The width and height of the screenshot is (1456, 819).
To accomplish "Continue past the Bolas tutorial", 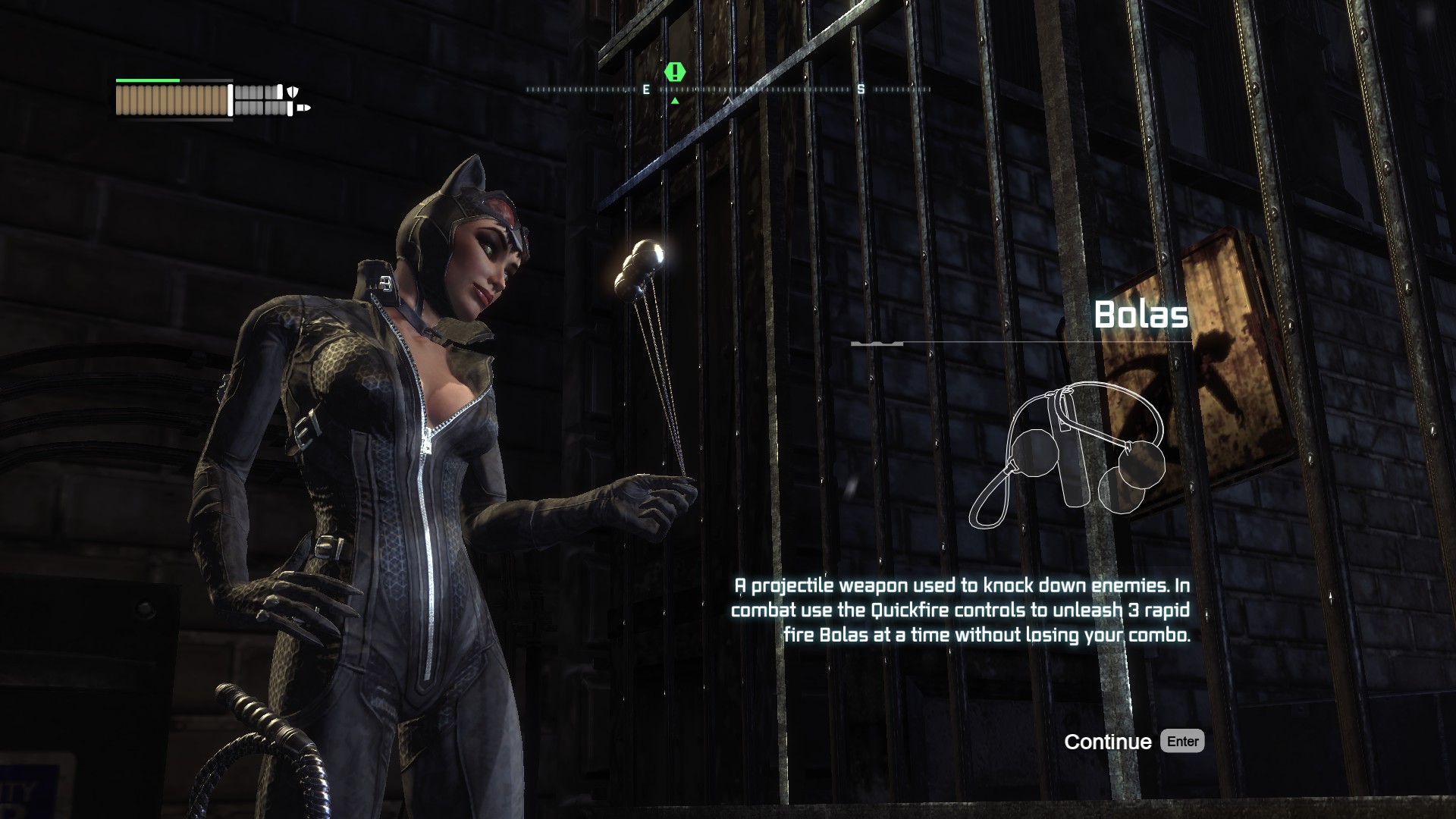I will 1133,742.
